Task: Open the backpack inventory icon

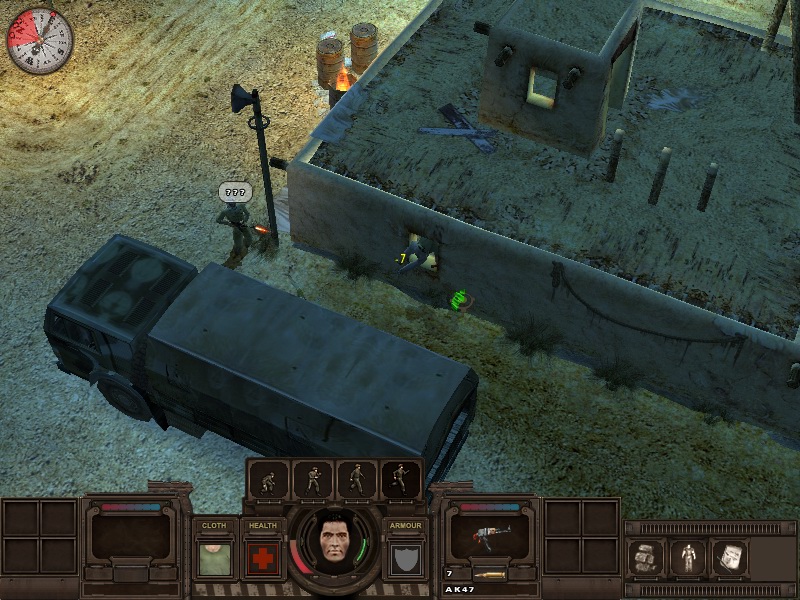Action: [x=645, y=558]
